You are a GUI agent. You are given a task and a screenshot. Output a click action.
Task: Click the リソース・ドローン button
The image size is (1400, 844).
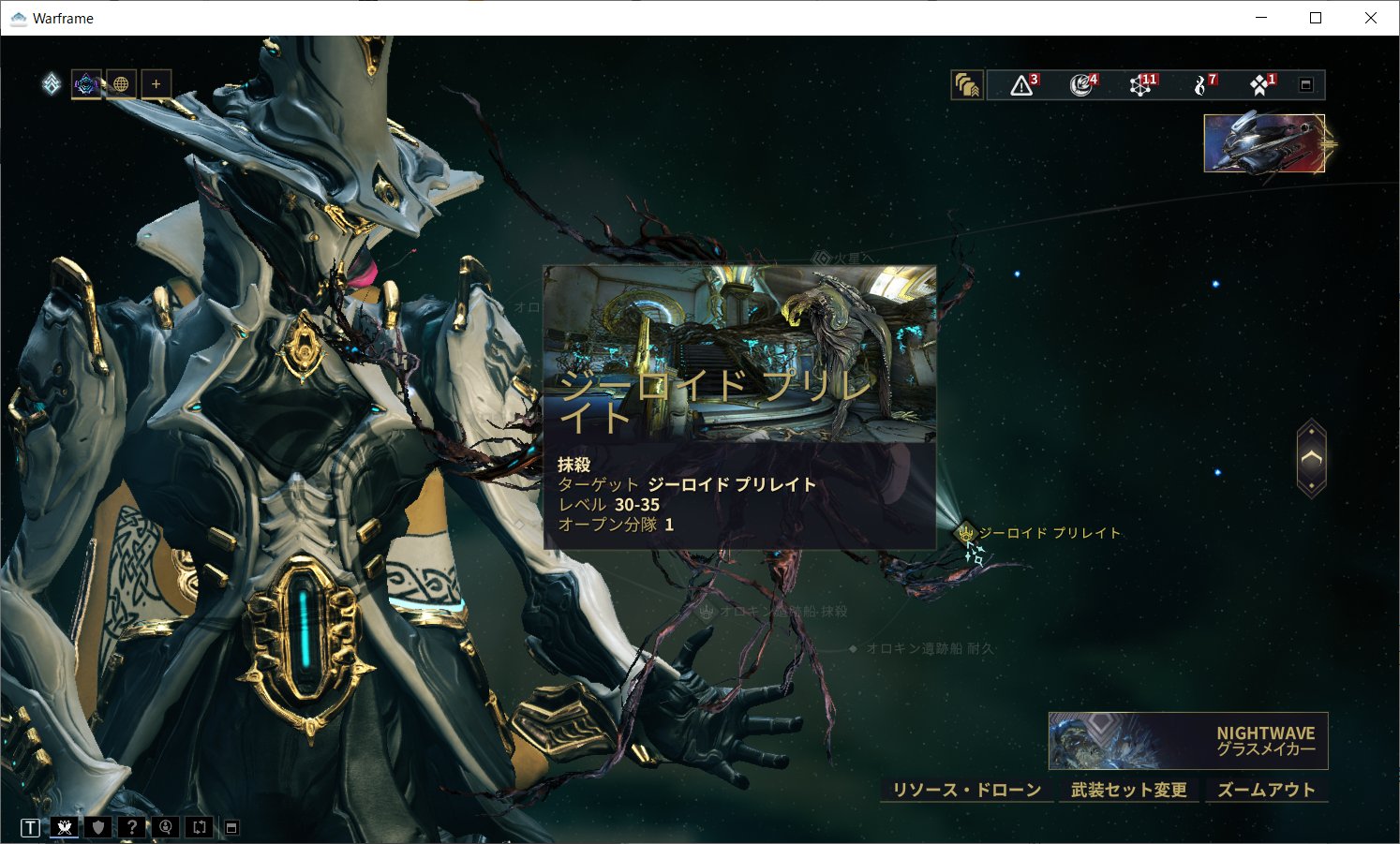969,790
